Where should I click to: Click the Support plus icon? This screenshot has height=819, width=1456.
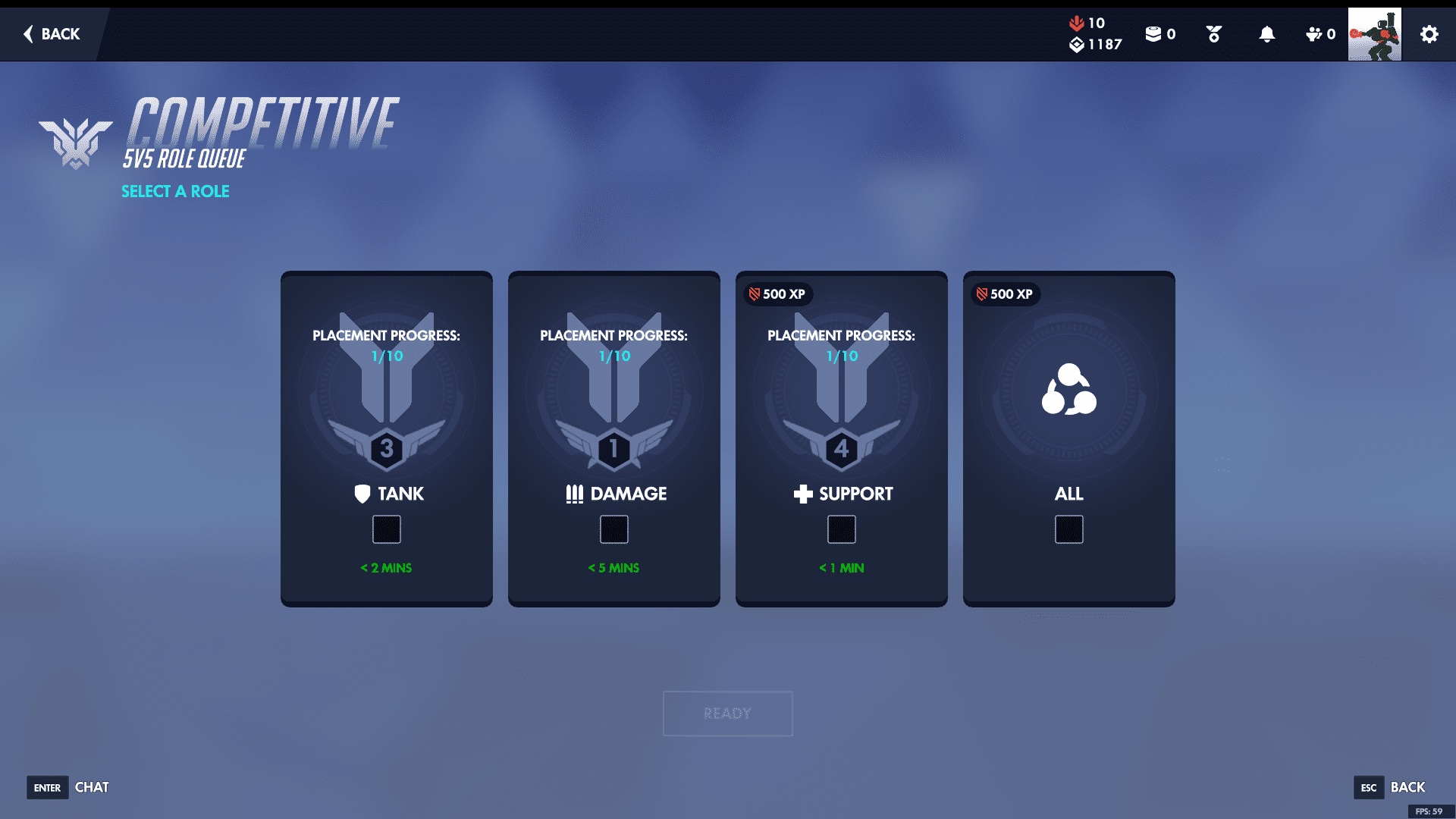click(x=802, y=494)
